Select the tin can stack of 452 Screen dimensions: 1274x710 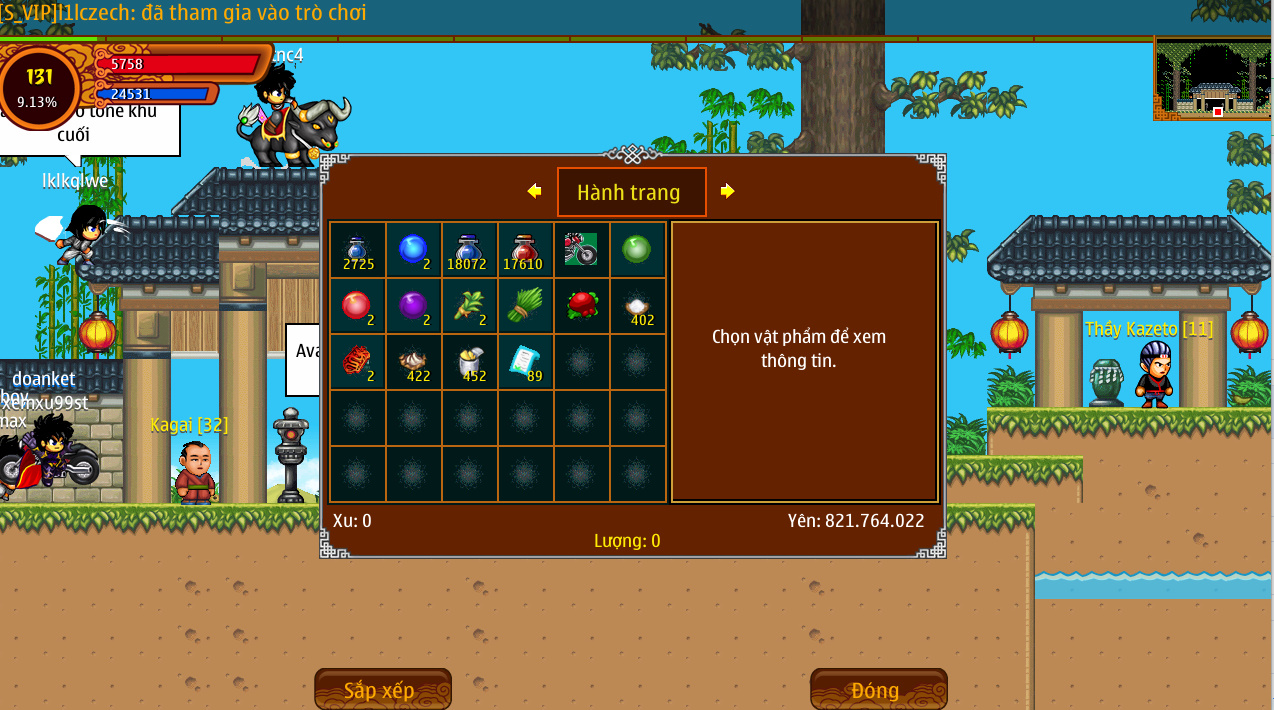coord(469,362)
